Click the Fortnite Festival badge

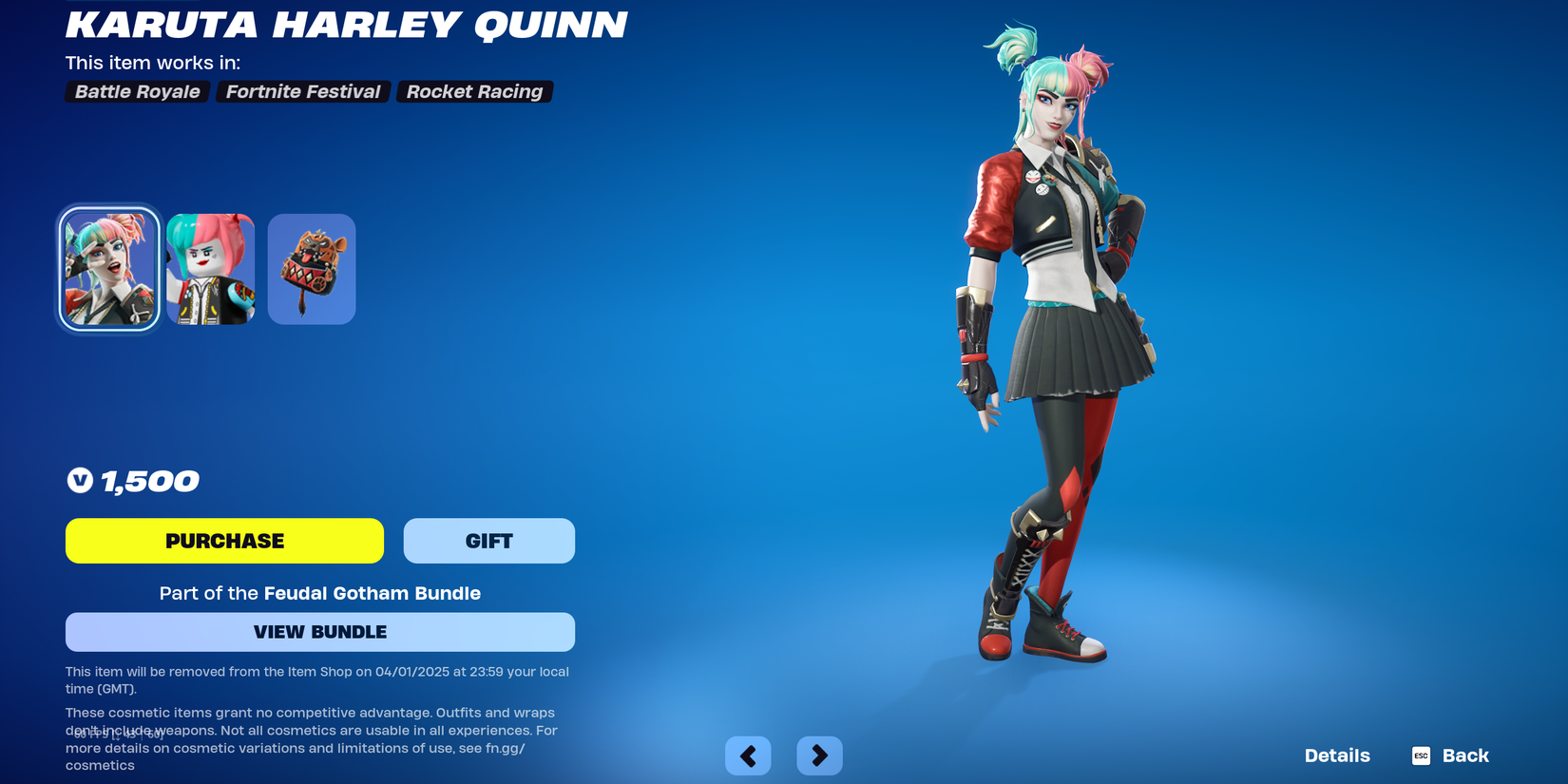coord(302,91)
